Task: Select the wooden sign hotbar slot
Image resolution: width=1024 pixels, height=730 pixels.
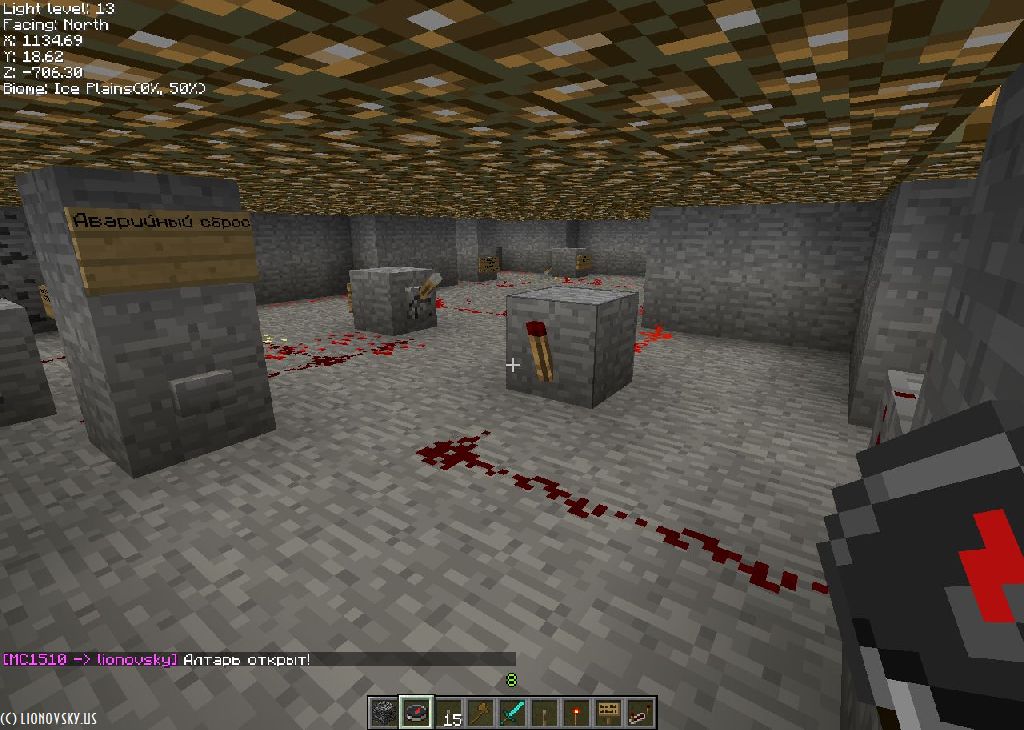Action: click(x=608, y=712)
